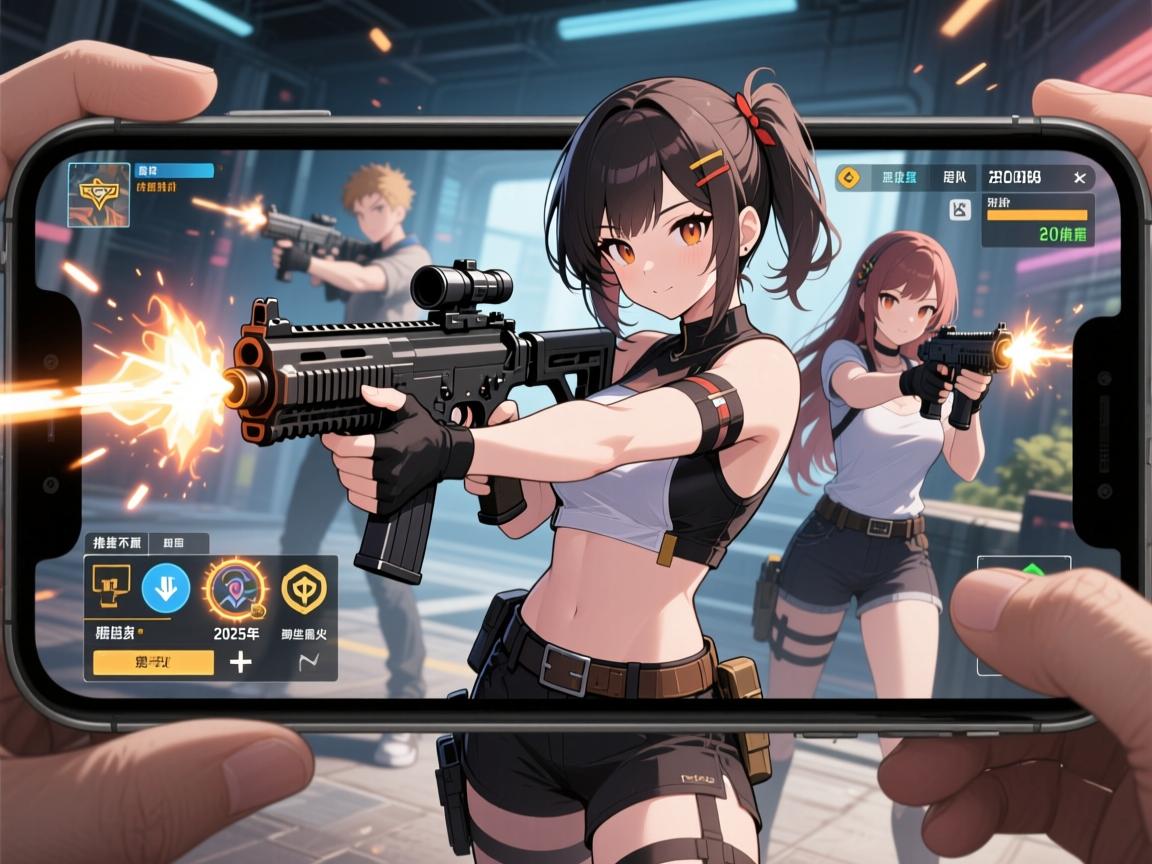Choose the yellow hexagon shield icon
1152x864 pixels.
(304, 588)
